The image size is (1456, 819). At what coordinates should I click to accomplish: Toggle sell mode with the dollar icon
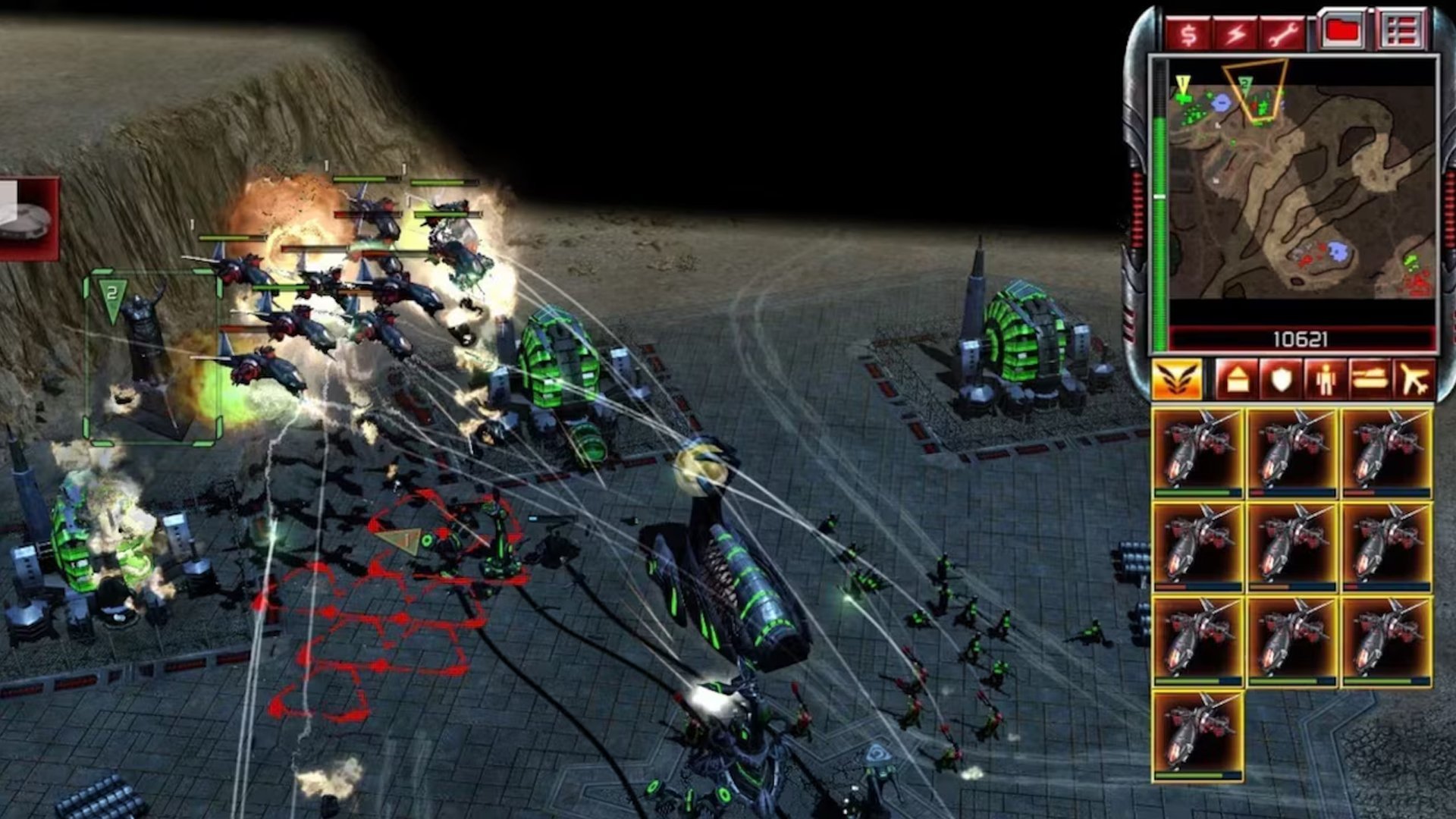[x=1189, y=32]
